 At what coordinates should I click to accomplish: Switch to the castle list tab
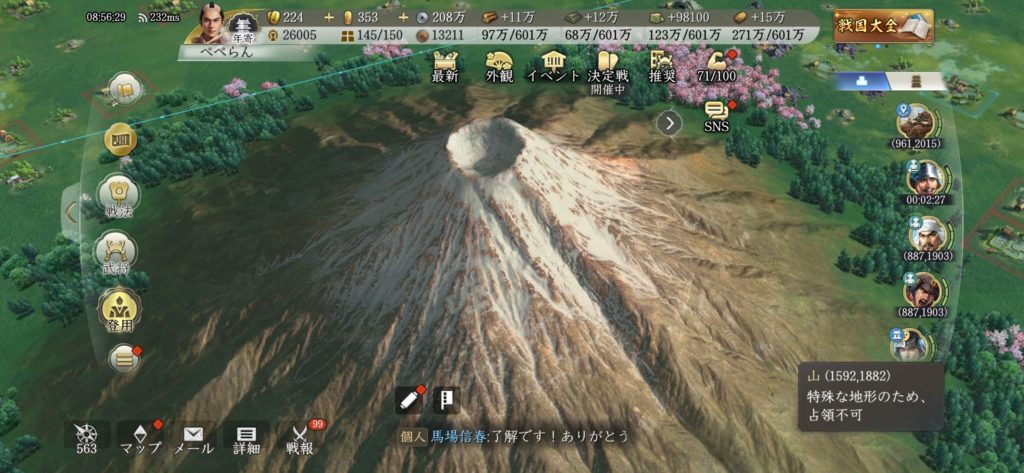coord(915,82)
